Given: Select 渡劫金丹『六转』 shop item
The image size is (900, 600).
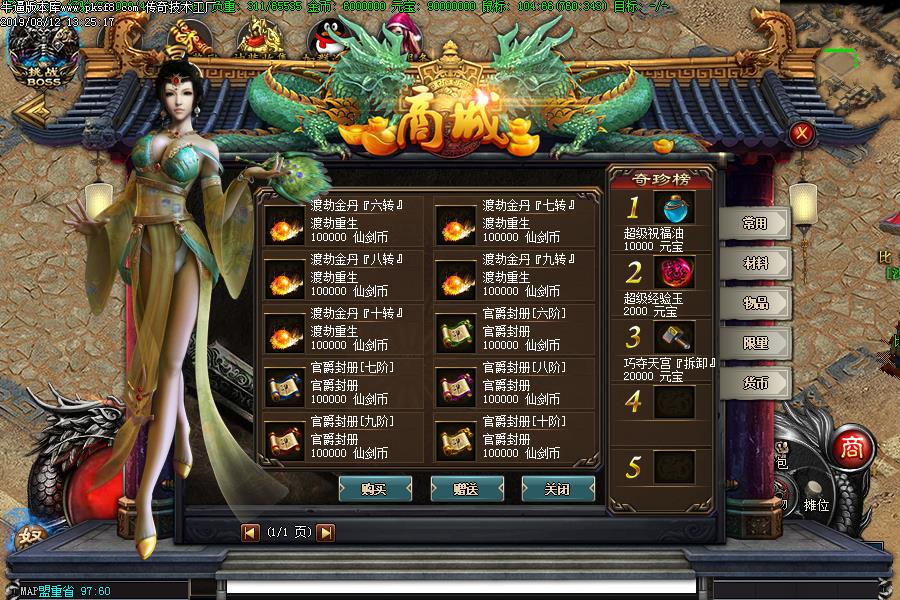Looking at the screenshot, I should pyautogui.click(x=284, y=225).
